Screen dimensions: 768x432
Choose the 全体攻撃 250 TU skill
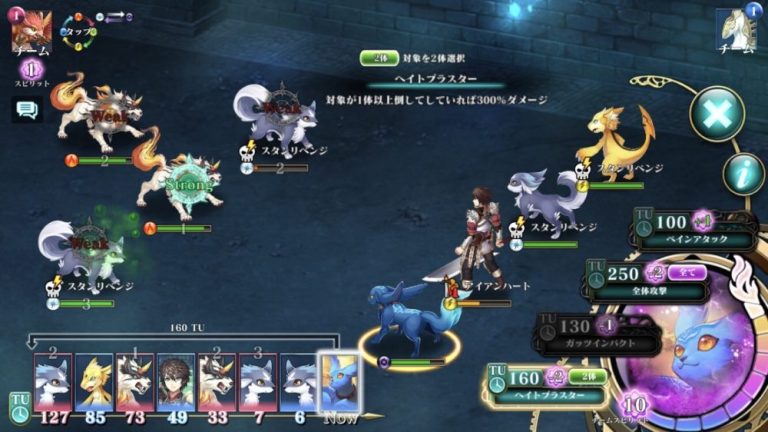tap(650, 280)
